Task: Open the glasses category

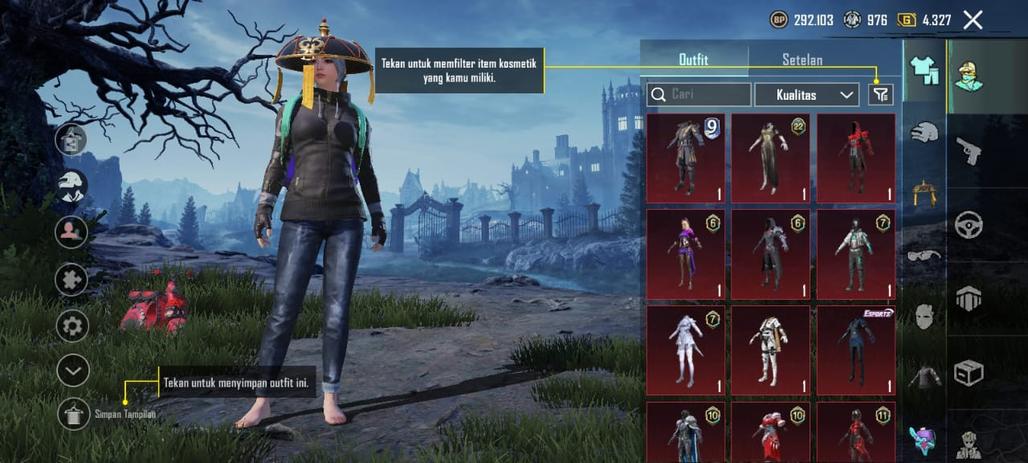Action: (x=924, y=256)
